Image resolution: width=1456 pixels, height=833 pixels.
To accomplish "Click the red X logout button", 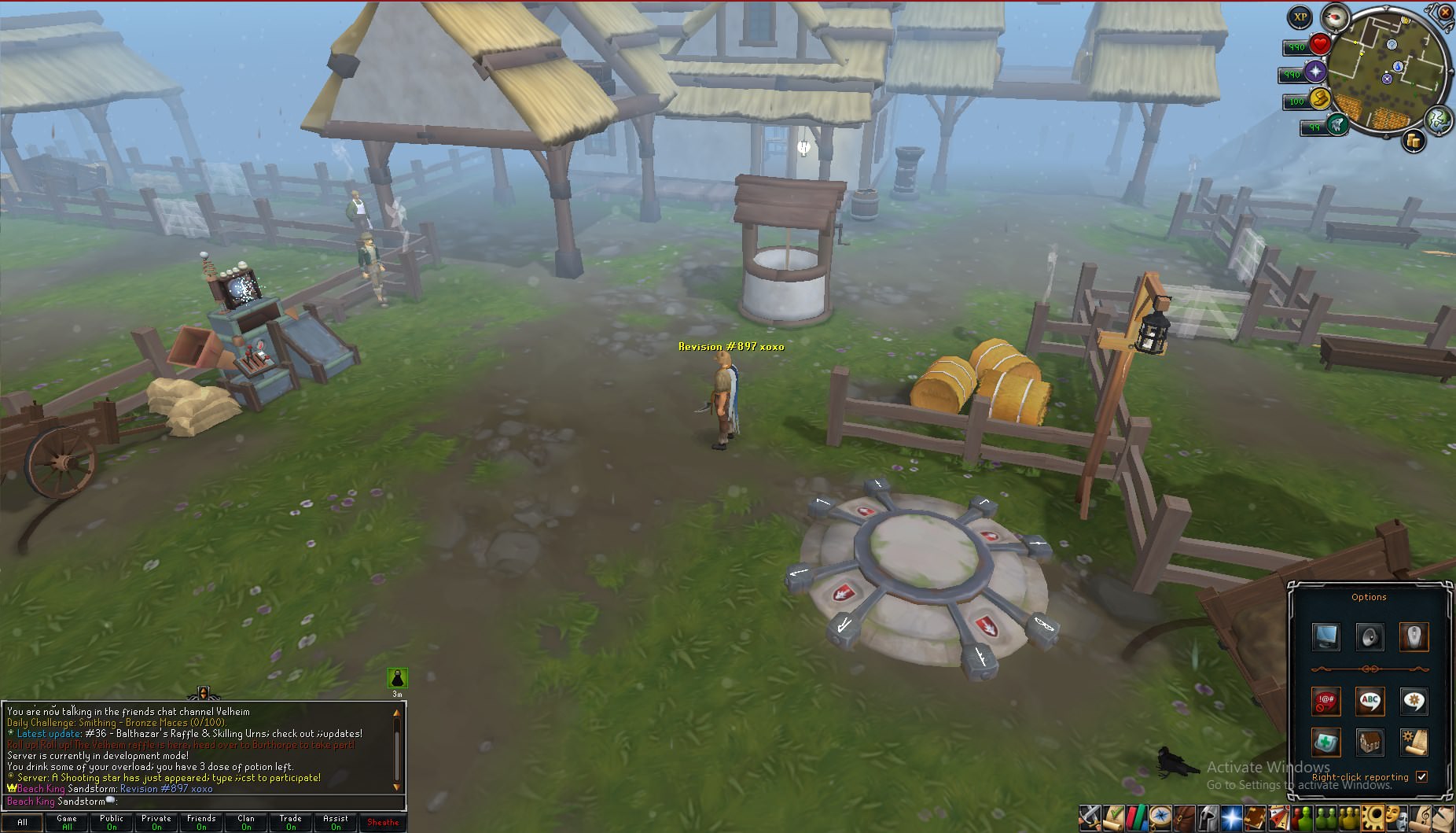I will coord(1445,11).
